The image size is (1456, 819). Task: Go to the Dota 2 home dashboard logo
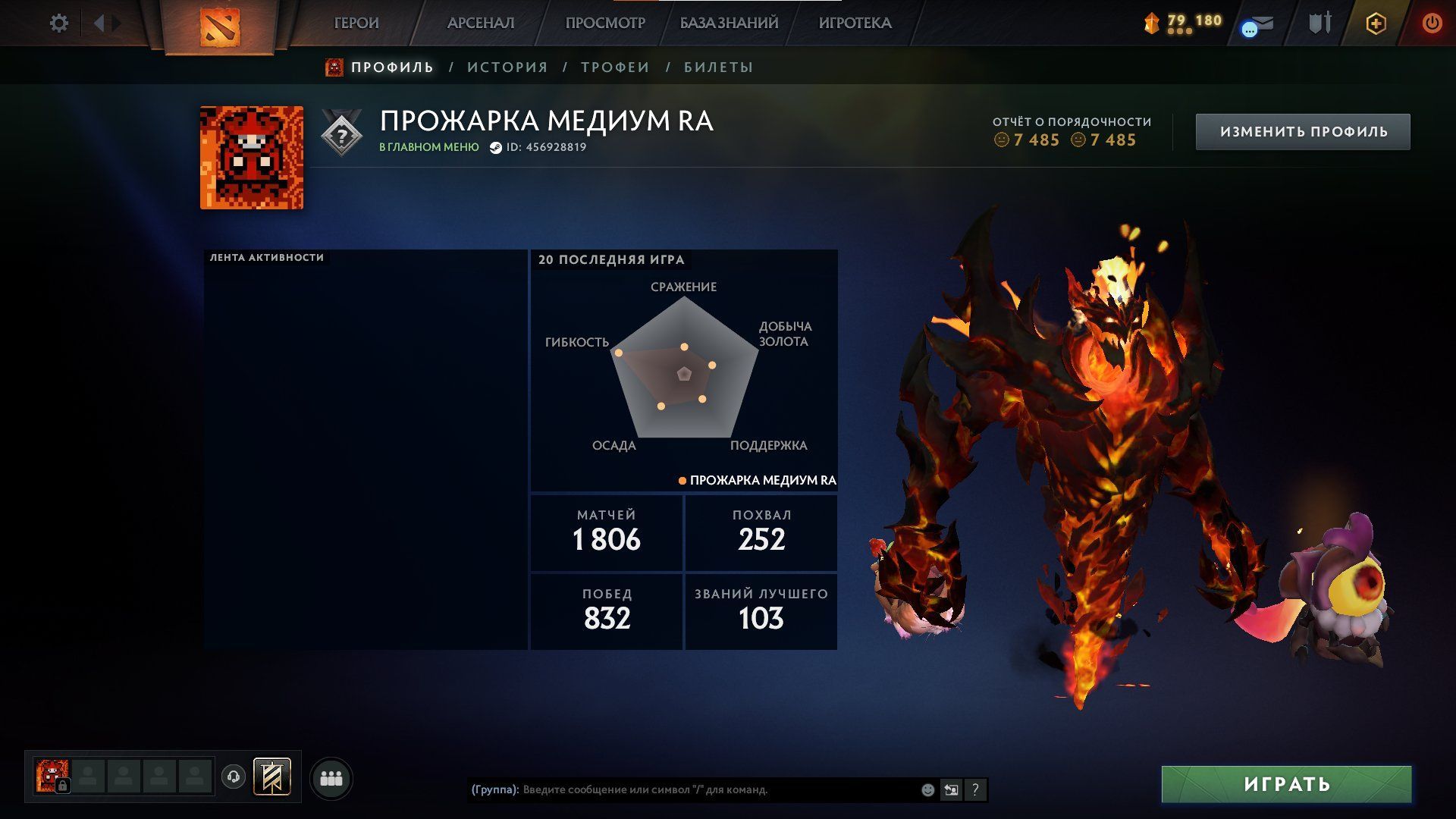(219, 27)
